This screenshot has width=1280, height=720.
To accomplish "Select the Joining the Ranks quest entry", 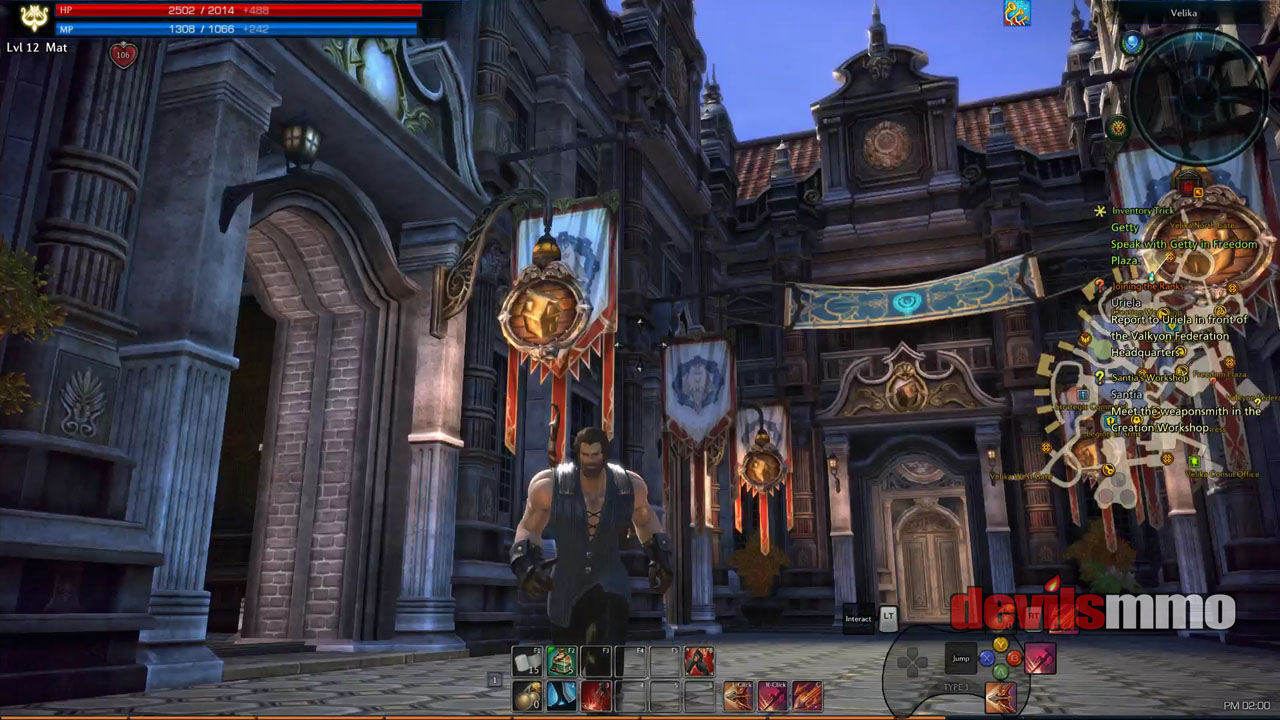I will pyautogui.click(x=1147, y=286).
